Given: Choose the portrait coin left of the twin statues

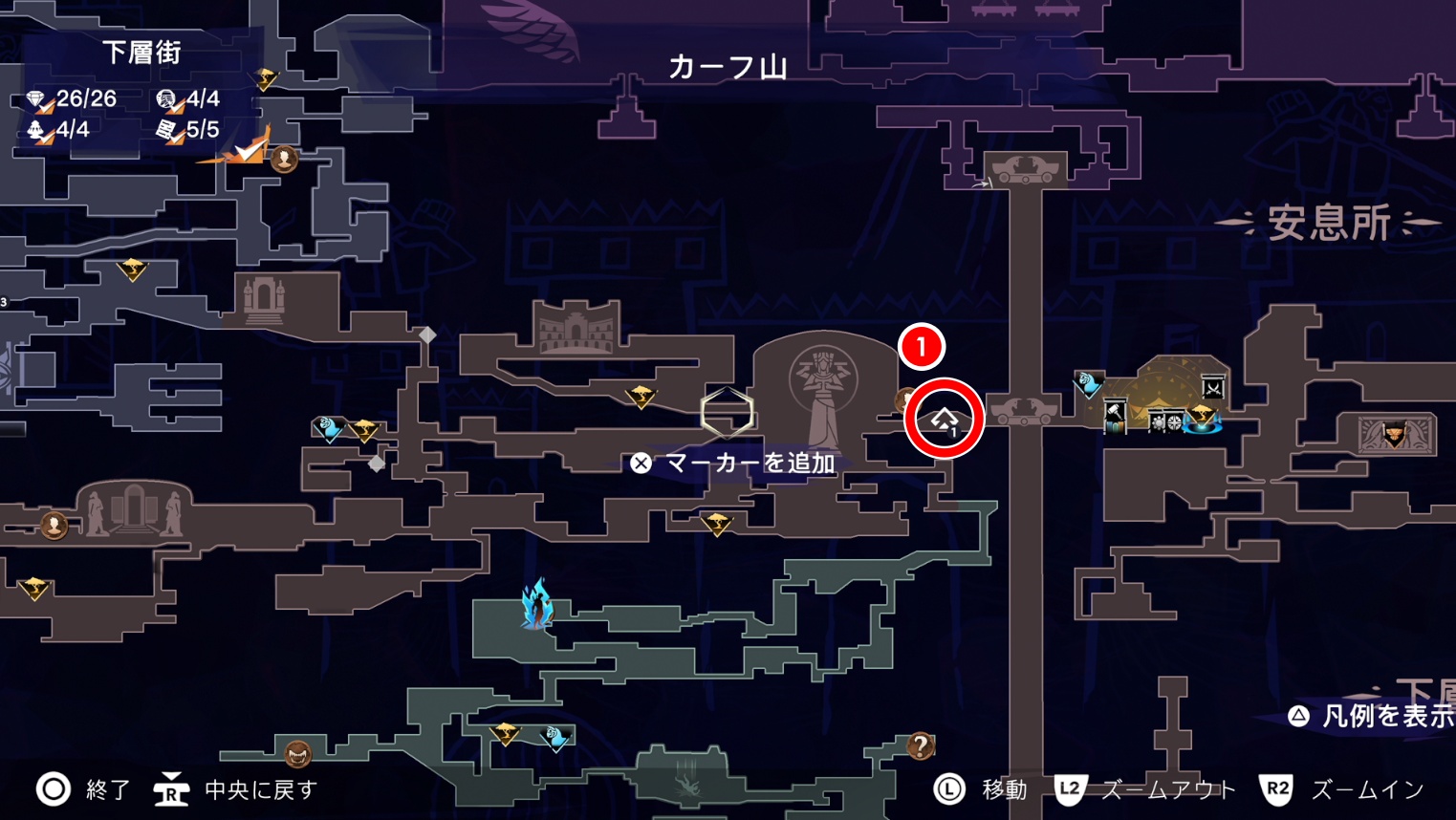Looking at the screenshot, I should (x=54, y=525).
